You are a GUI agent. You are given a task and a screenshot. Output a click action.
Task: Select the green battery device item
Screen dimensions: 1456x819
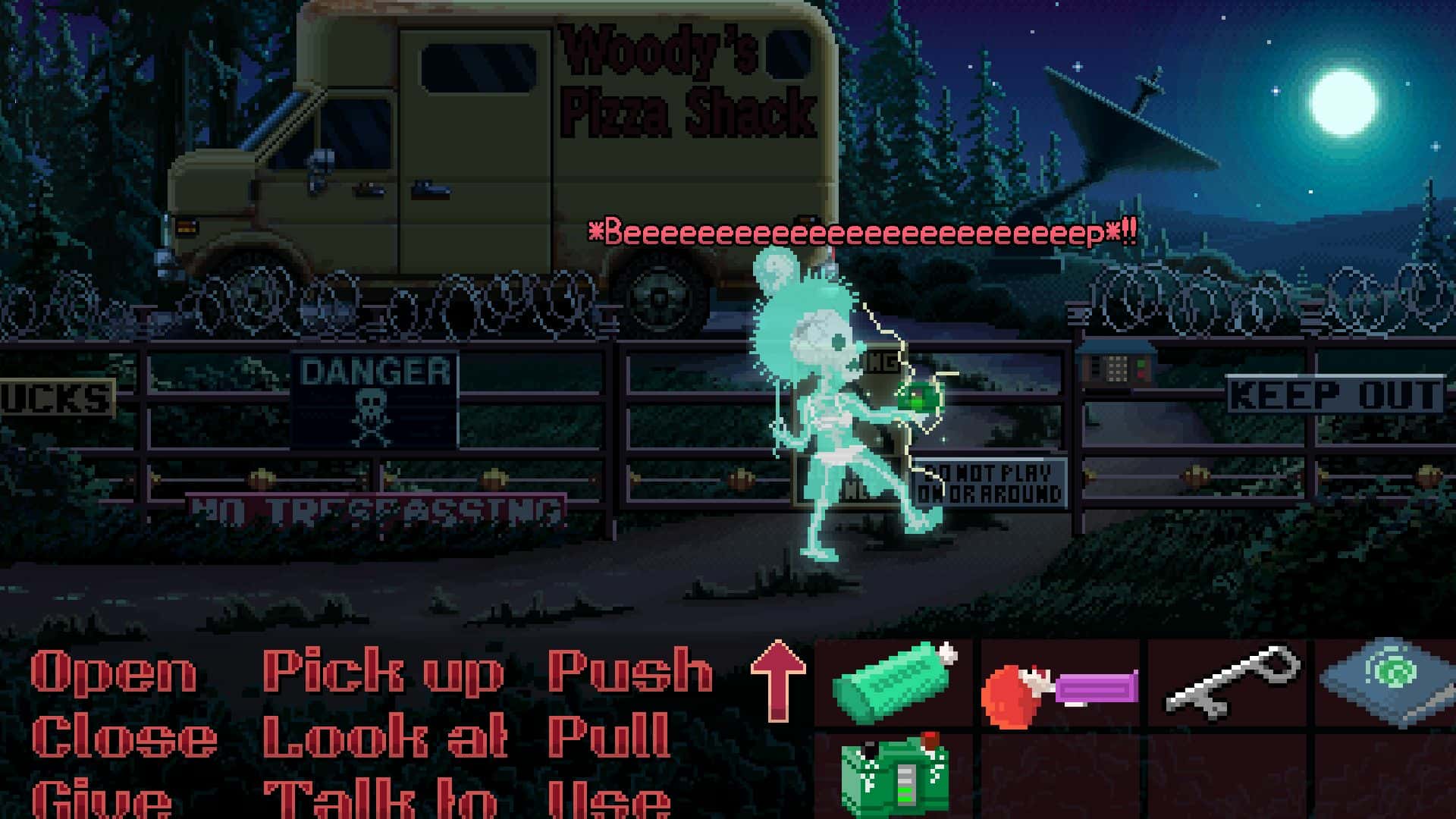pos(896,775)
